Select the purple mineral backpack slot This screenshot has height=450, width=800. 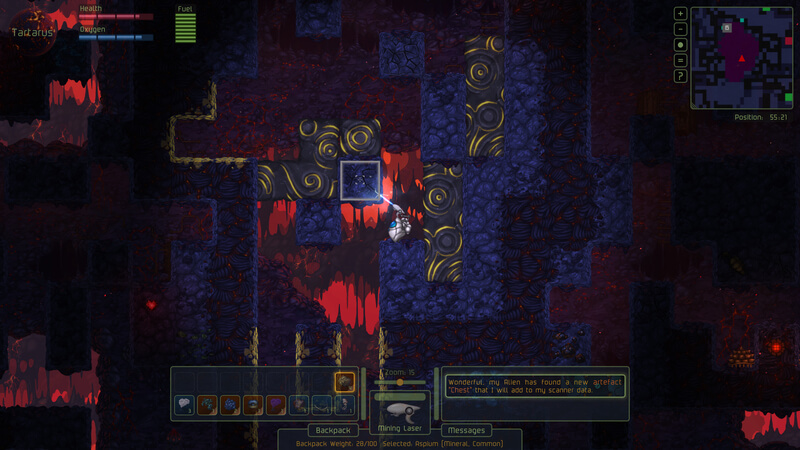pos(276,405)
